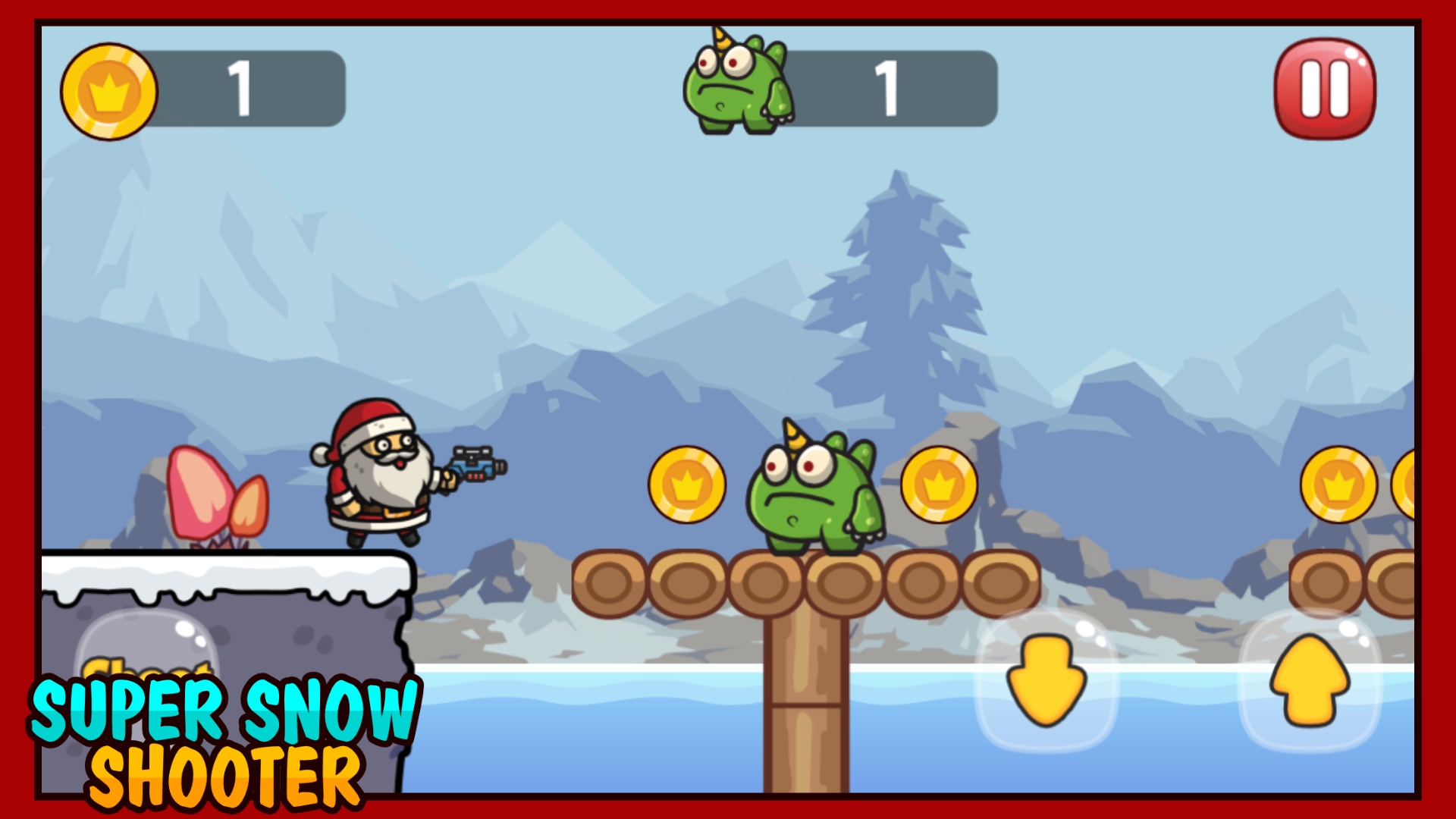Click the gold coin icon in the HUD
Screen dimensions: 1456x819
pyautogui.click(x=110, y=89)
